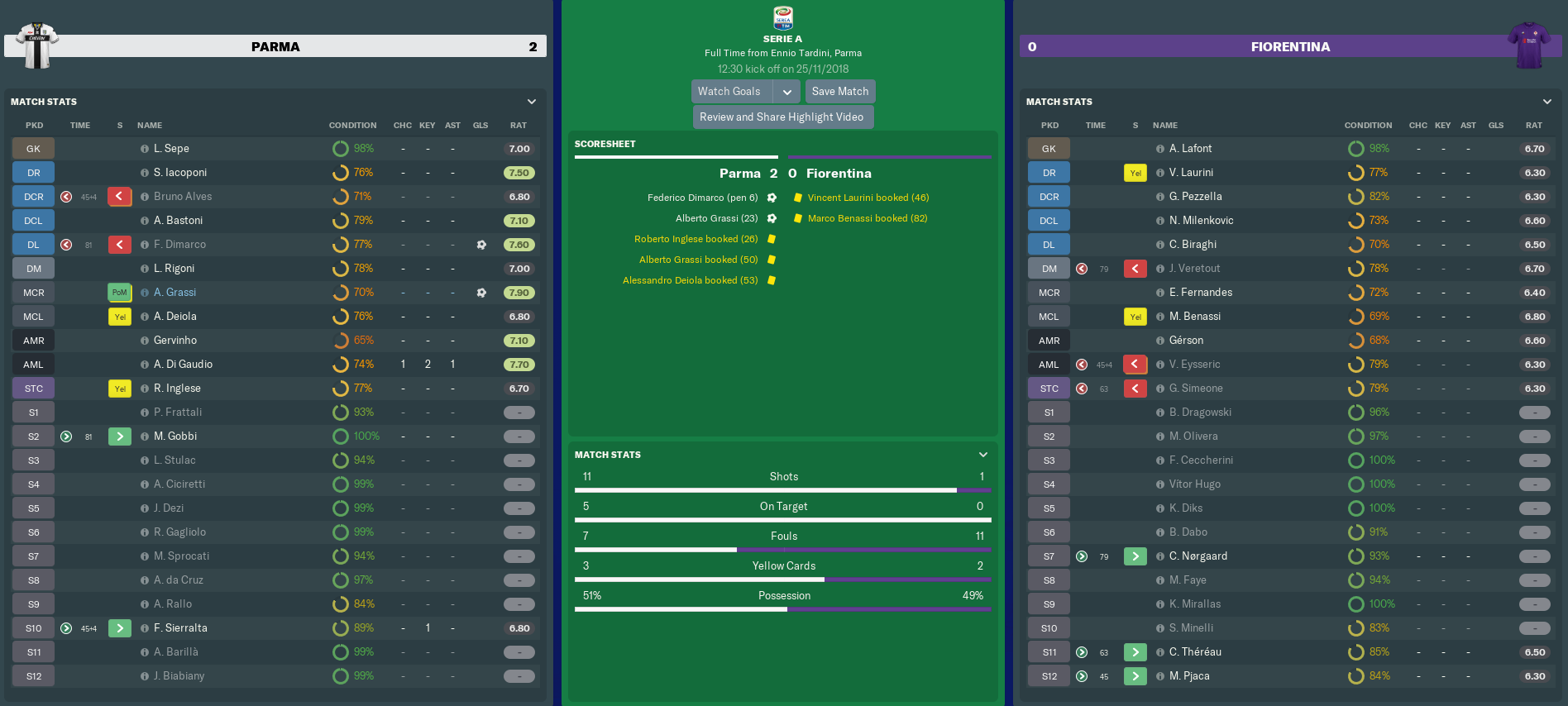The width and height of the screenshot is (1568, 706).
Task: Sort Parma players by rating column
Action: pos(519,126)
